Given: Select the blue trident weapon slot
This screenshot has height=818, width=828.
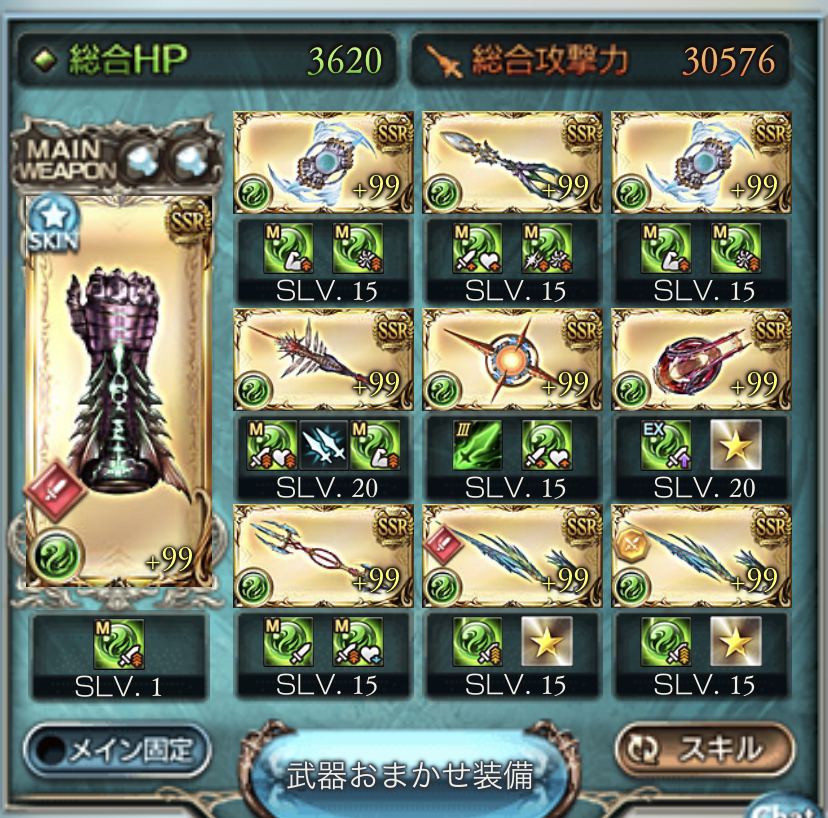Looking at the screenshot, I should [x=322, y=556].
